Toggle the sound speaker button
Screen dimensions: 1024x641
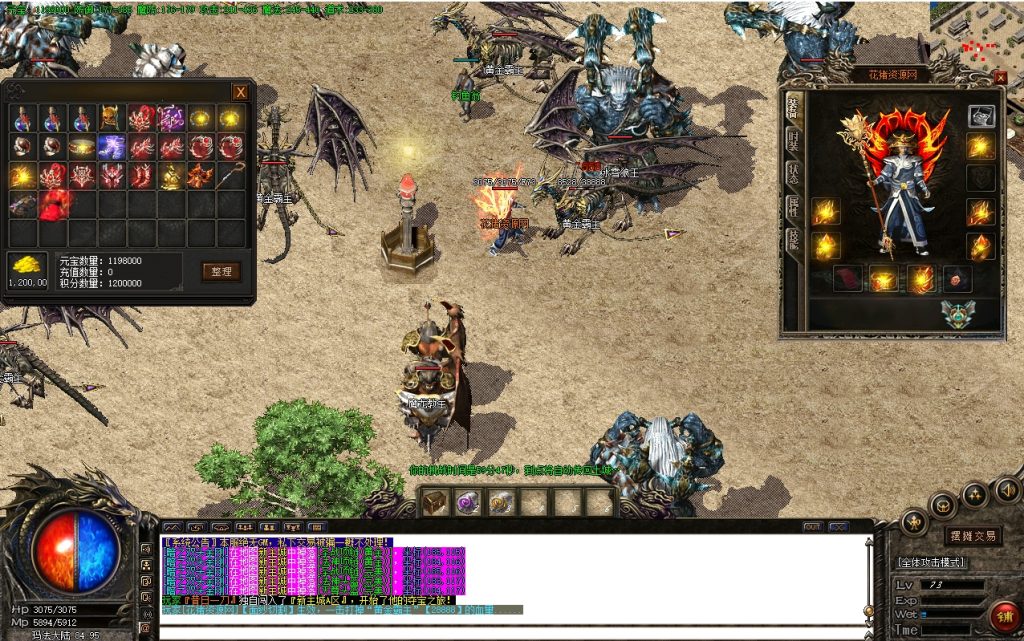point(1007,490)
